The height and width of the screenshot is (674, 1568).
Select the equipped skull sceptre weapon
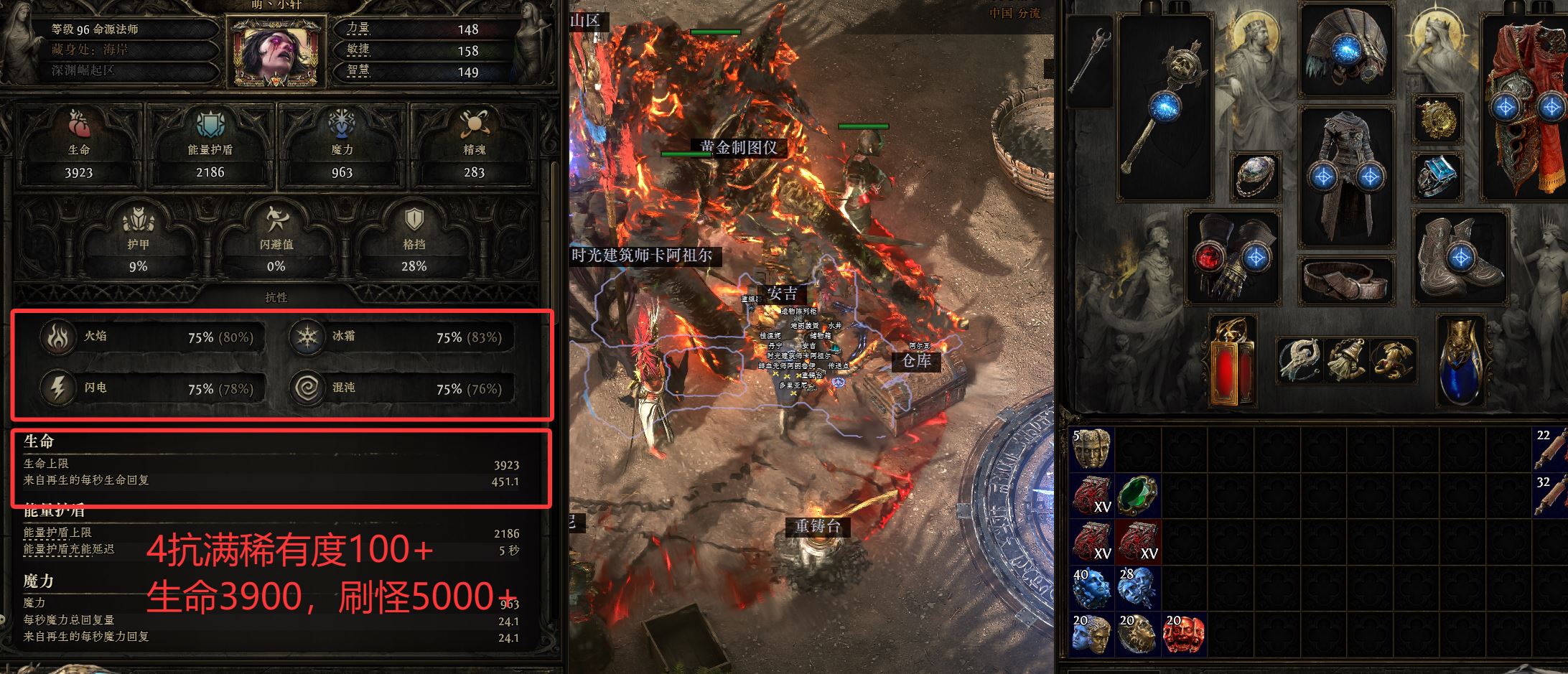pos(1165,108)
